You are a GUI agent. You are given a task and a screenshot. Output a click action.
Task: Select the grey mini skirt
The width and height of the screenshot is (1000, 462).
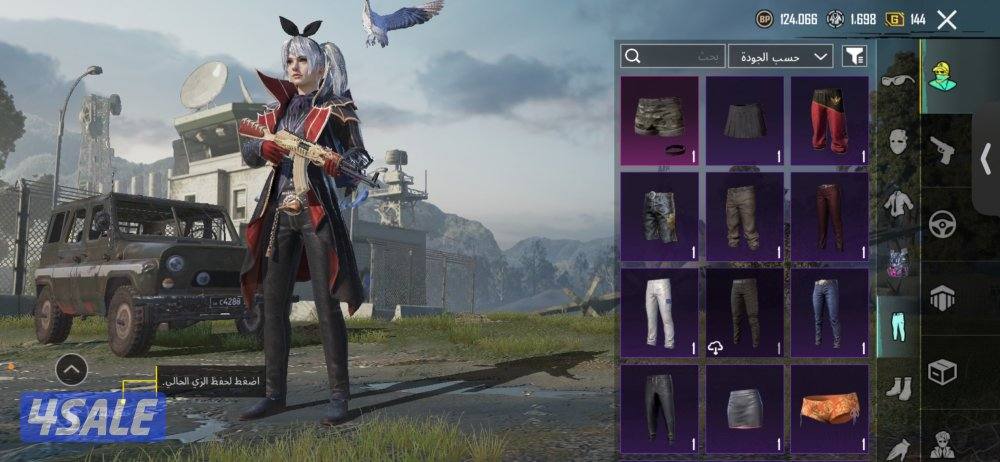[744, 408]
